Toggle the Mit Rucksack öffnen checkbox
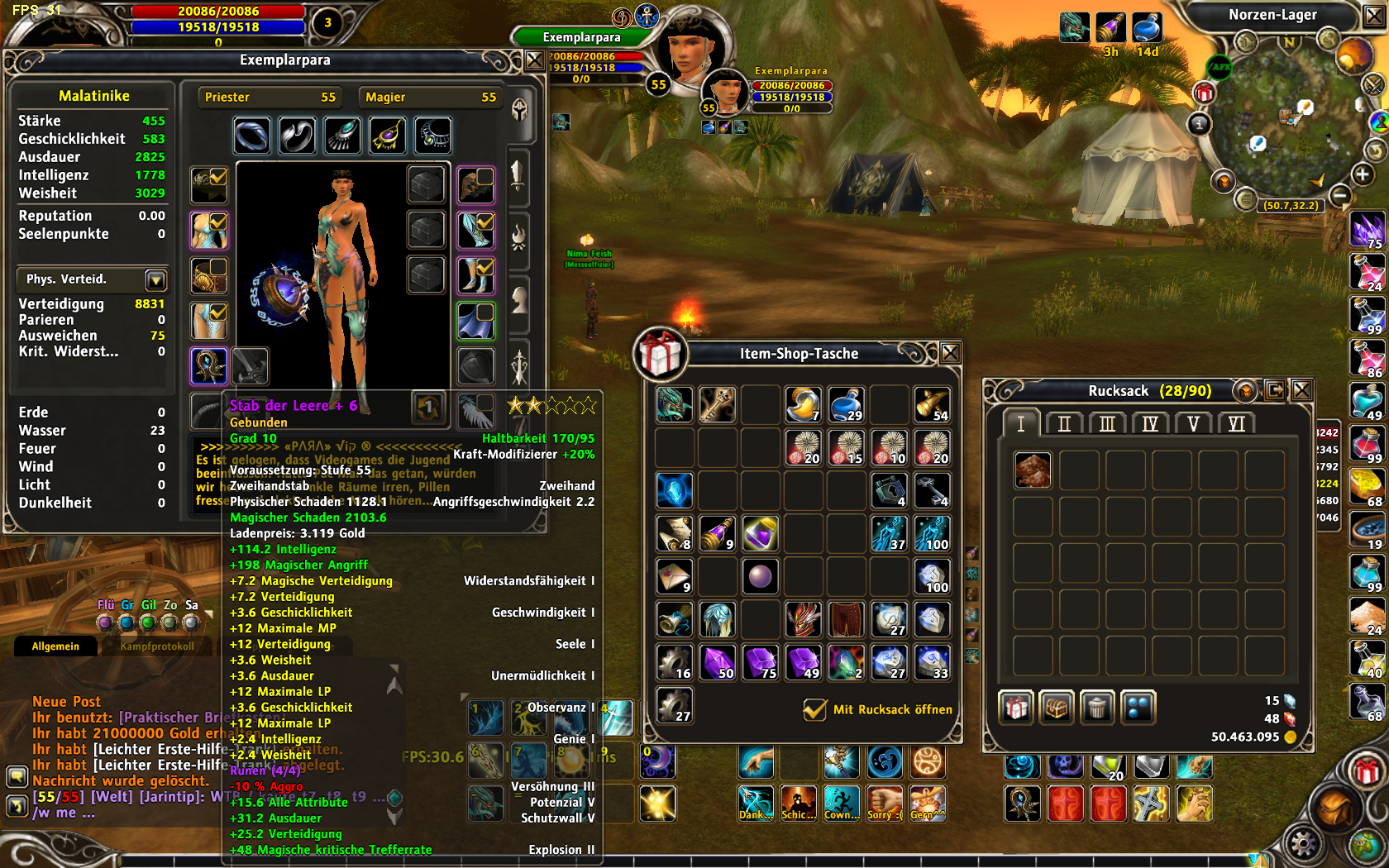This screenshot has width=1389, height=868. (815, 709)
